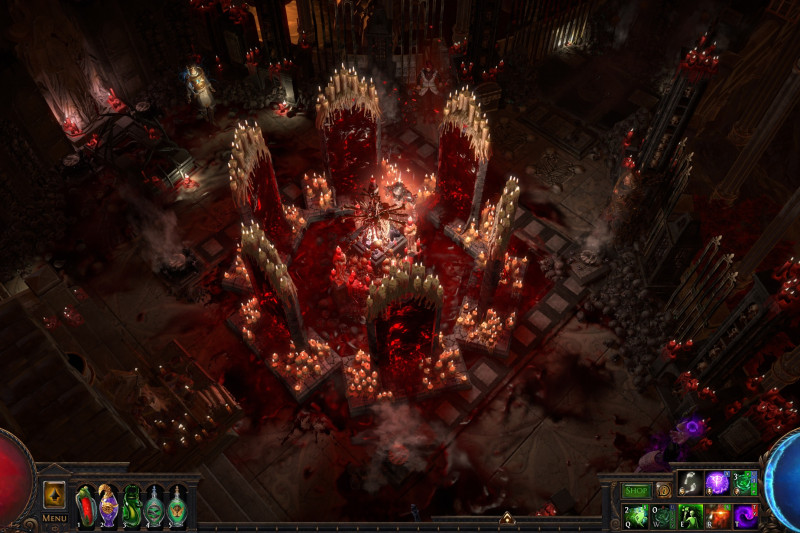Activate the R red fiery skill
Viewport: 800px width, 533px height.
(717, 515)
